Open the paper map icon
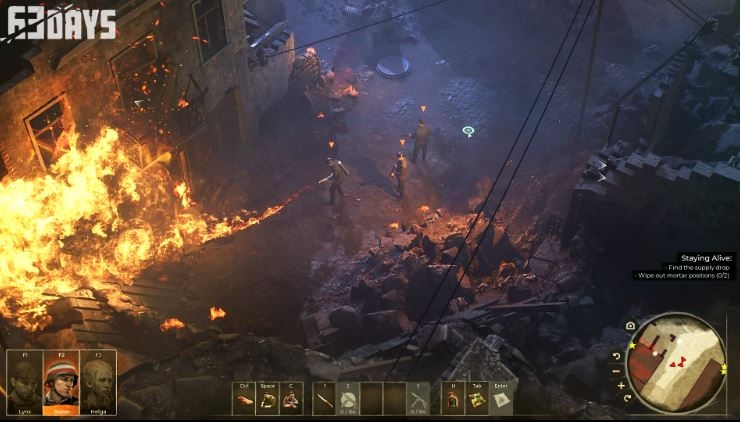 pyautogui.click(x=501, y=400)
